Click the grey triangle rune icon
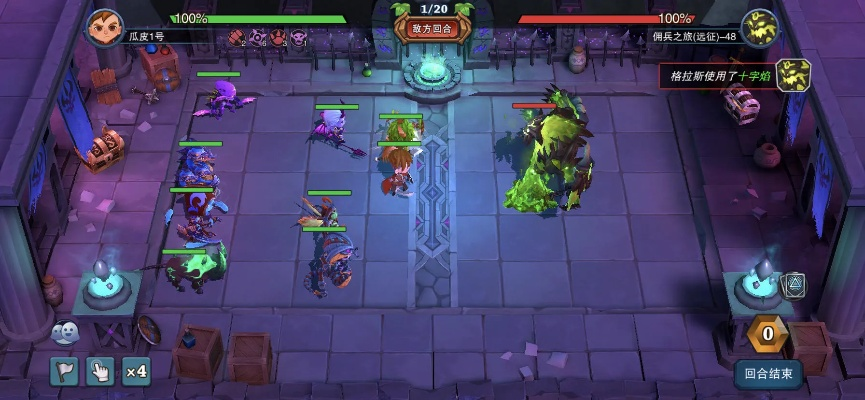865x400 pixels. (x=793, y=285)
